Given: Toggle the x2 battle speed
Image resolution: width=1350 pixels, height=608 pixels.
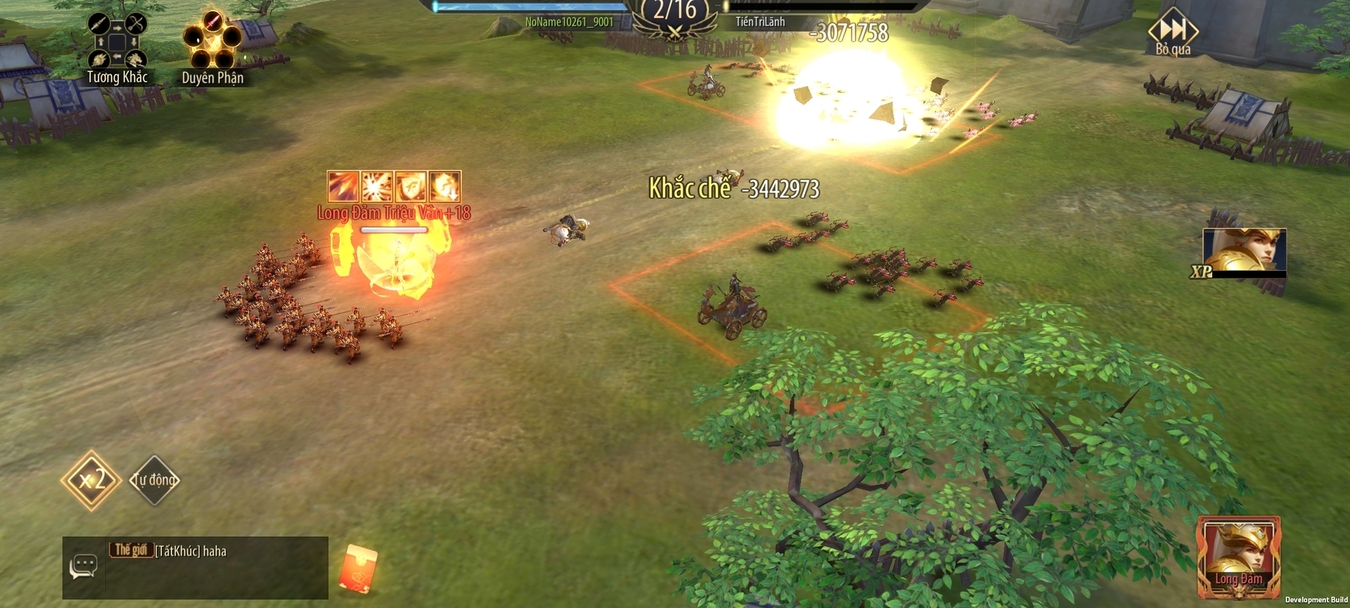Looking at the screenshot, I should click(x=91, y=480).
